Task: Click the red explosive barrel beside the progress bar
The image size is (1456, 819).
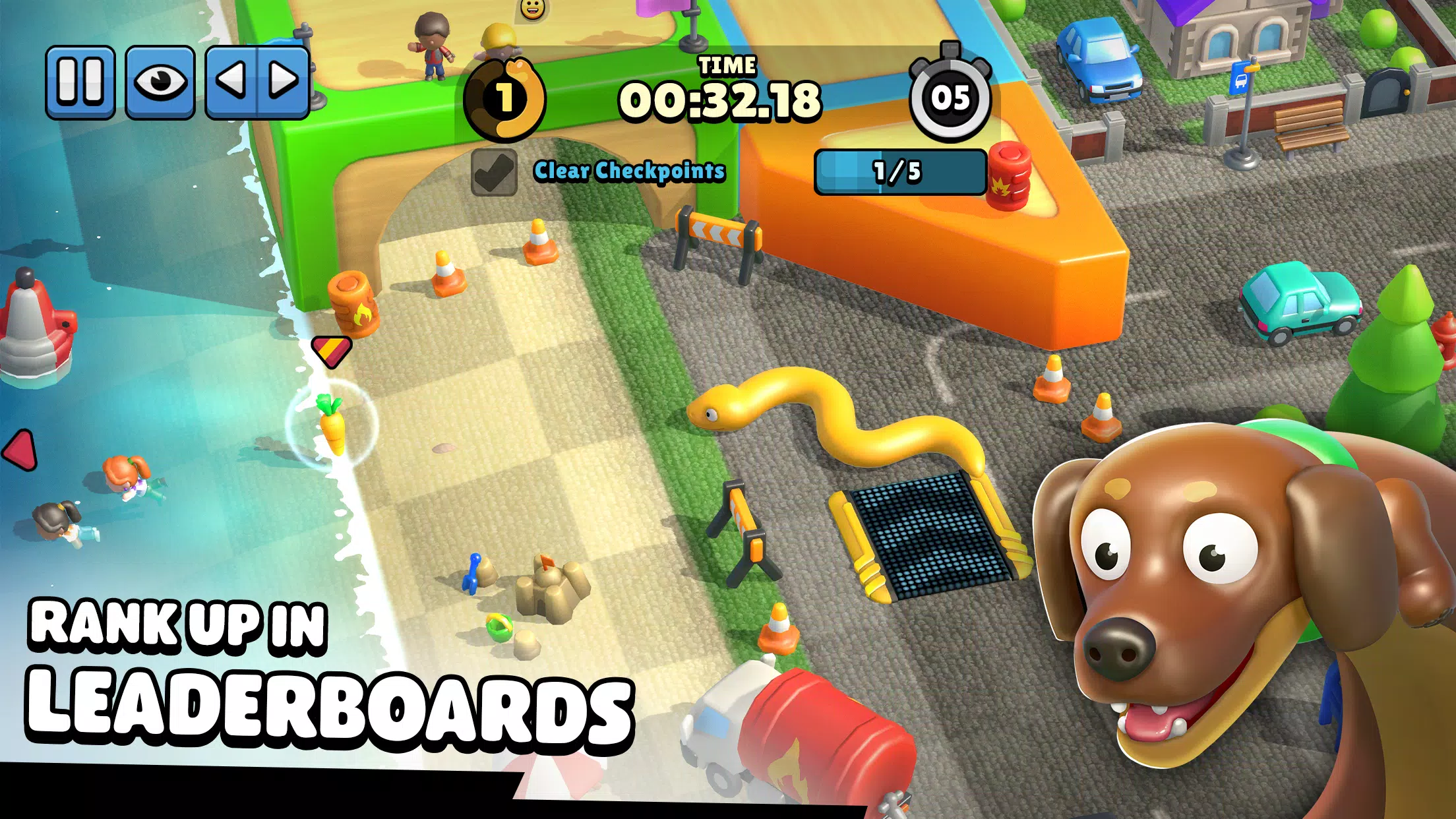Action: tap(1008, 177)
